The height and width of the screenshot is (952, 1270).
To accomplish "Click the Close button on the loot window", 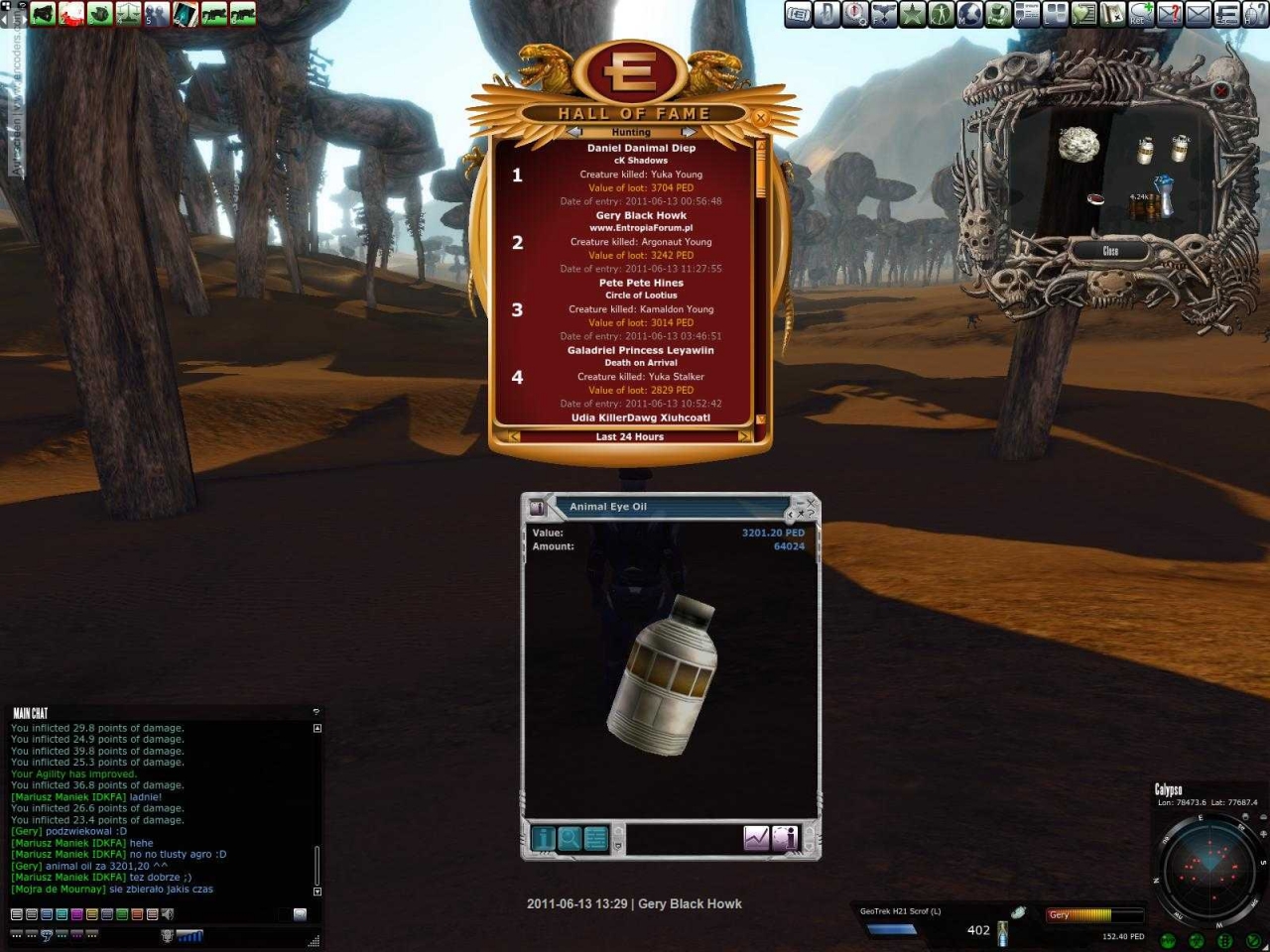I will [1110, 252].
